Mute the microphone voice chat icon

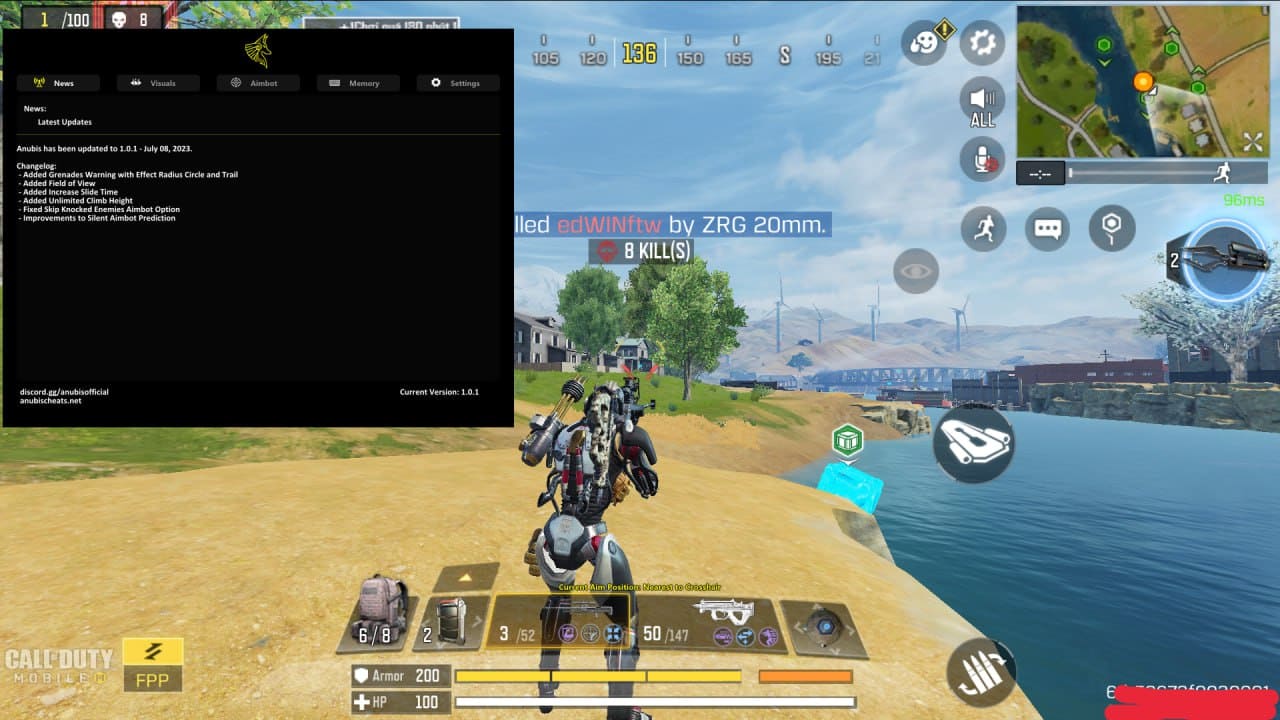click(981, 160)
